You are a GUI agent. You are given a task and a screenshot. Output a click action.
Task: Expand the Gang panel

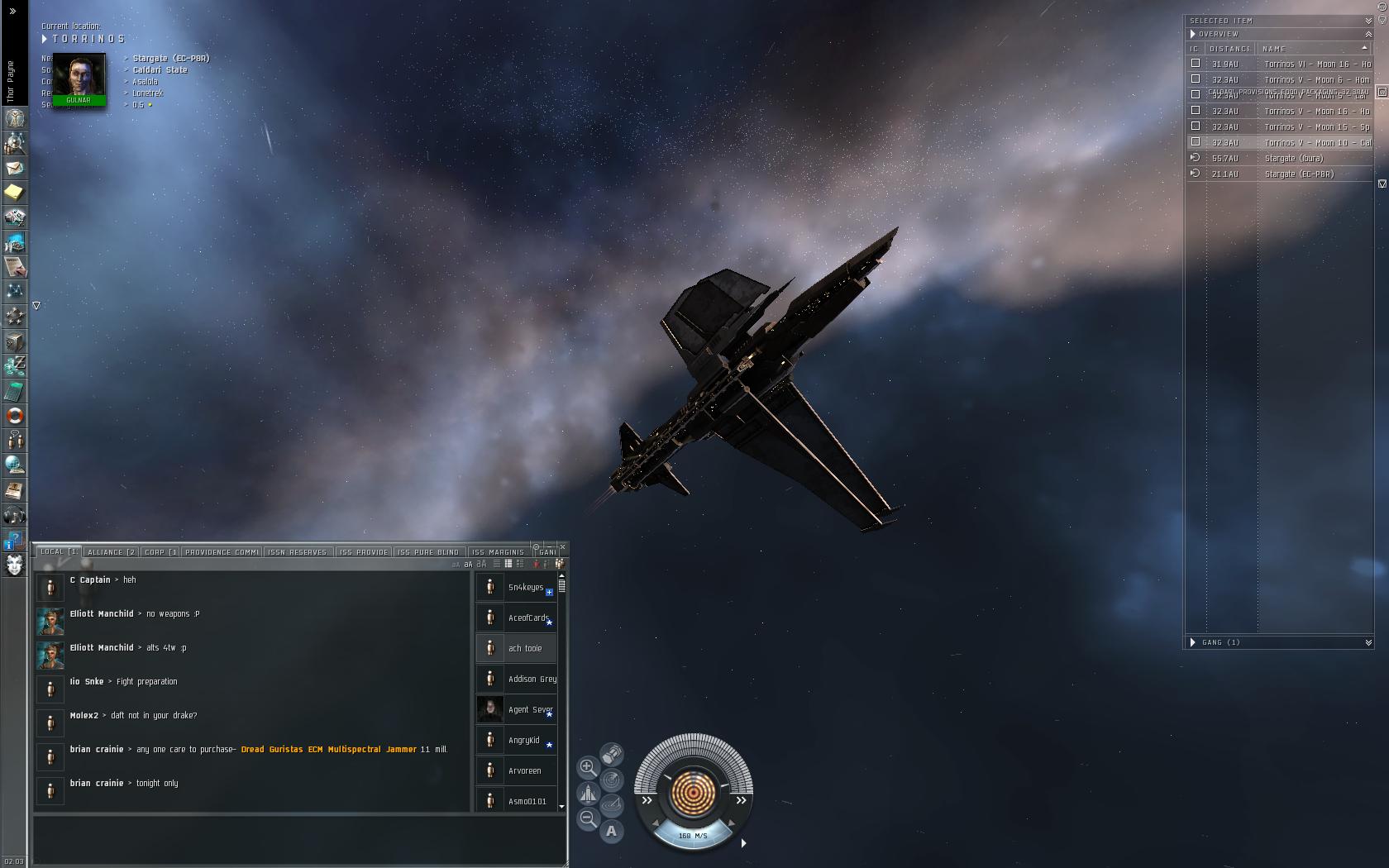(x=1368, y=642)
